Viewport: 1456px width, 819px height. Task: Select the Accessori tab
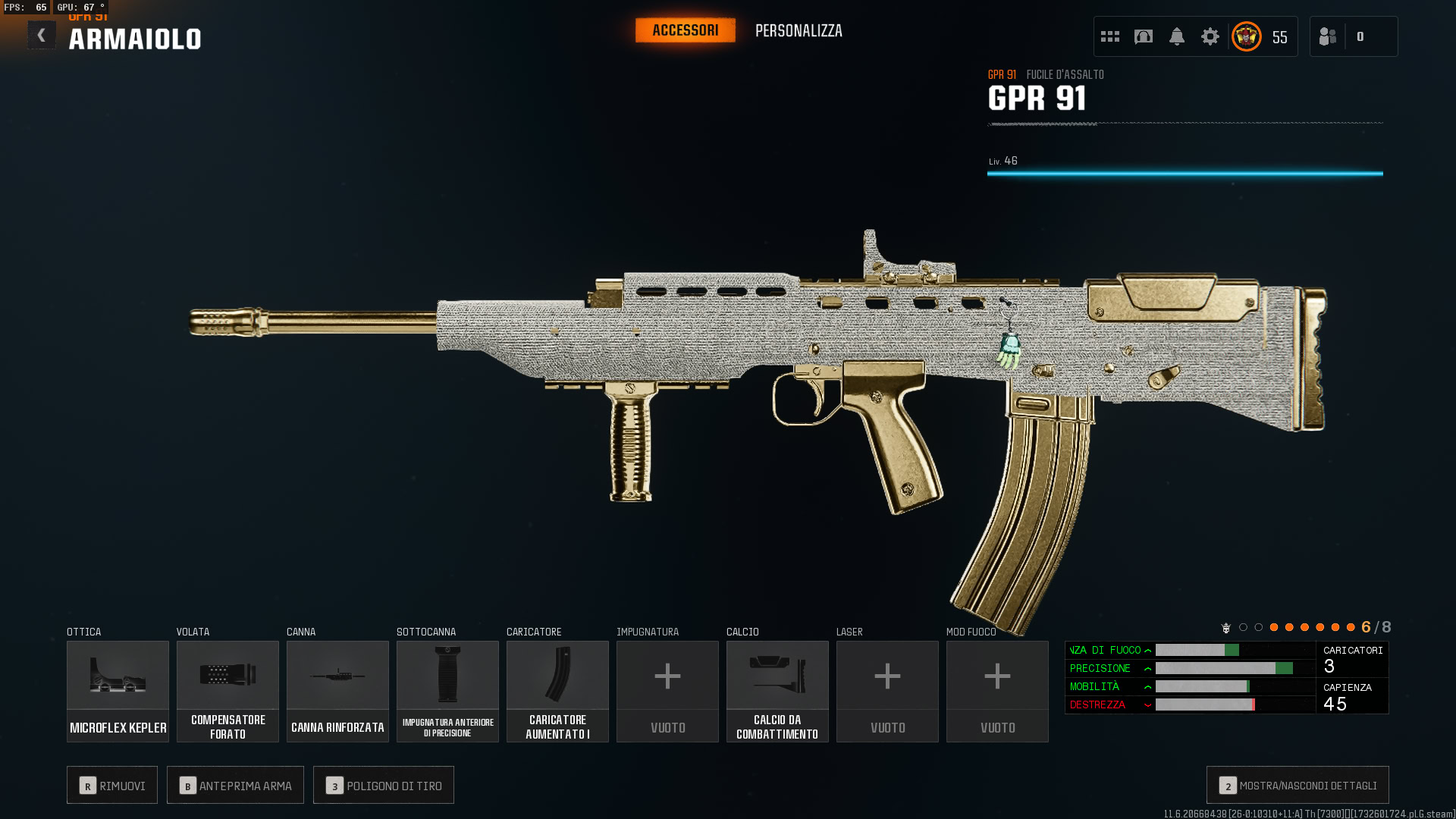point(685,30)
